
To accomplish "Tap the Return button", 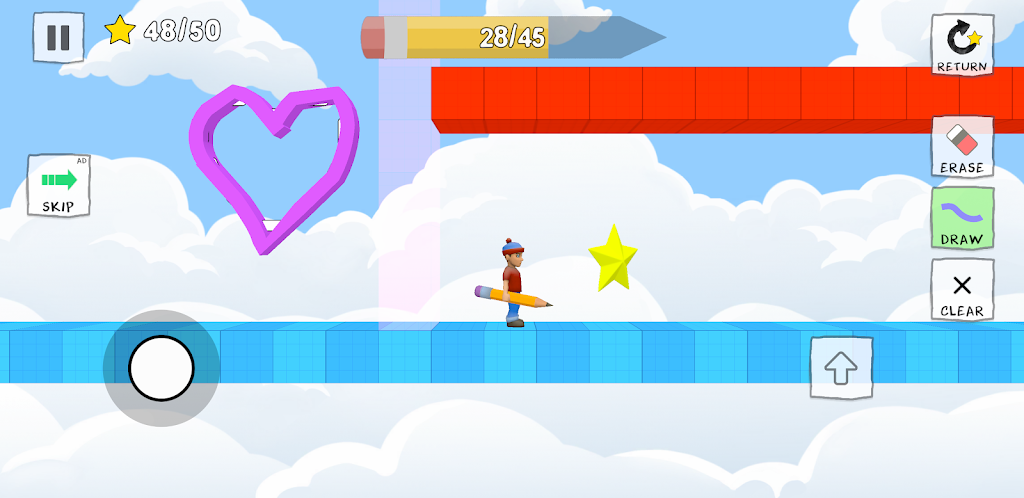I will [962, 45].
